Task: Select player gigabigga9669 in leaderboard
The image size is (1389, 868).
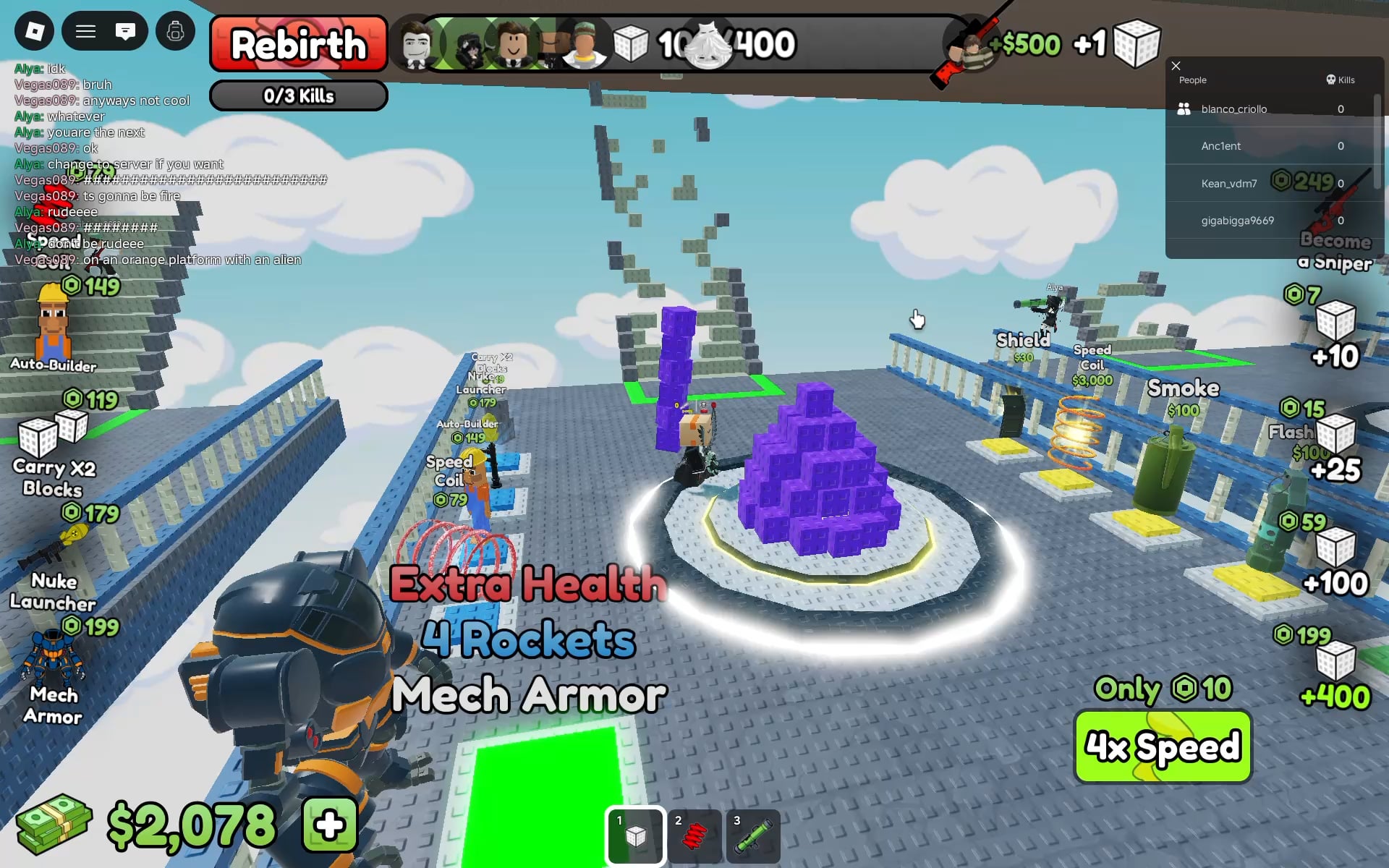Action: 1237,221
